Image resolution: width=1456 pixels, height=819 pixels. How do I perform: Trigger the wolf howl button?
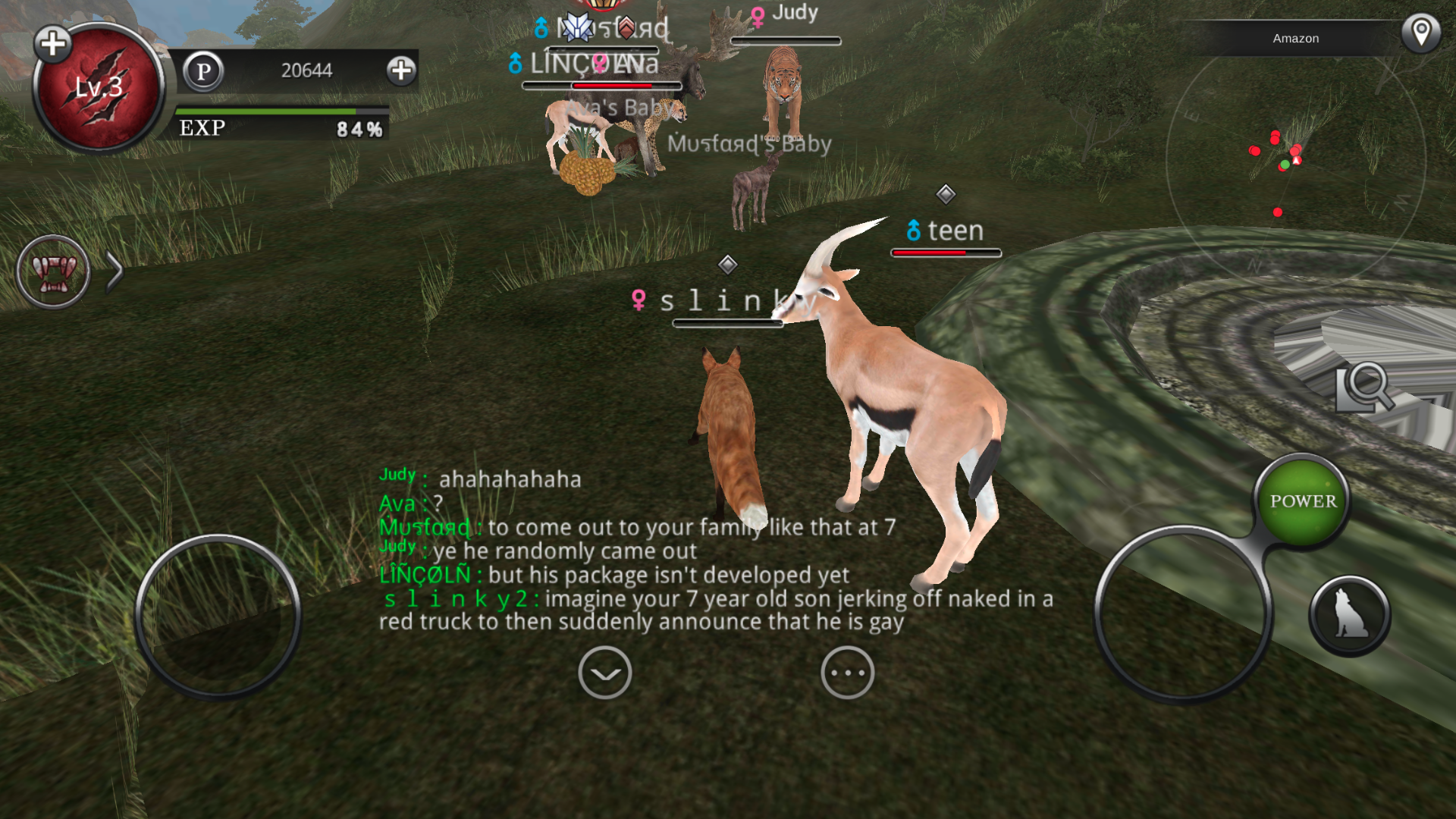1350,615
